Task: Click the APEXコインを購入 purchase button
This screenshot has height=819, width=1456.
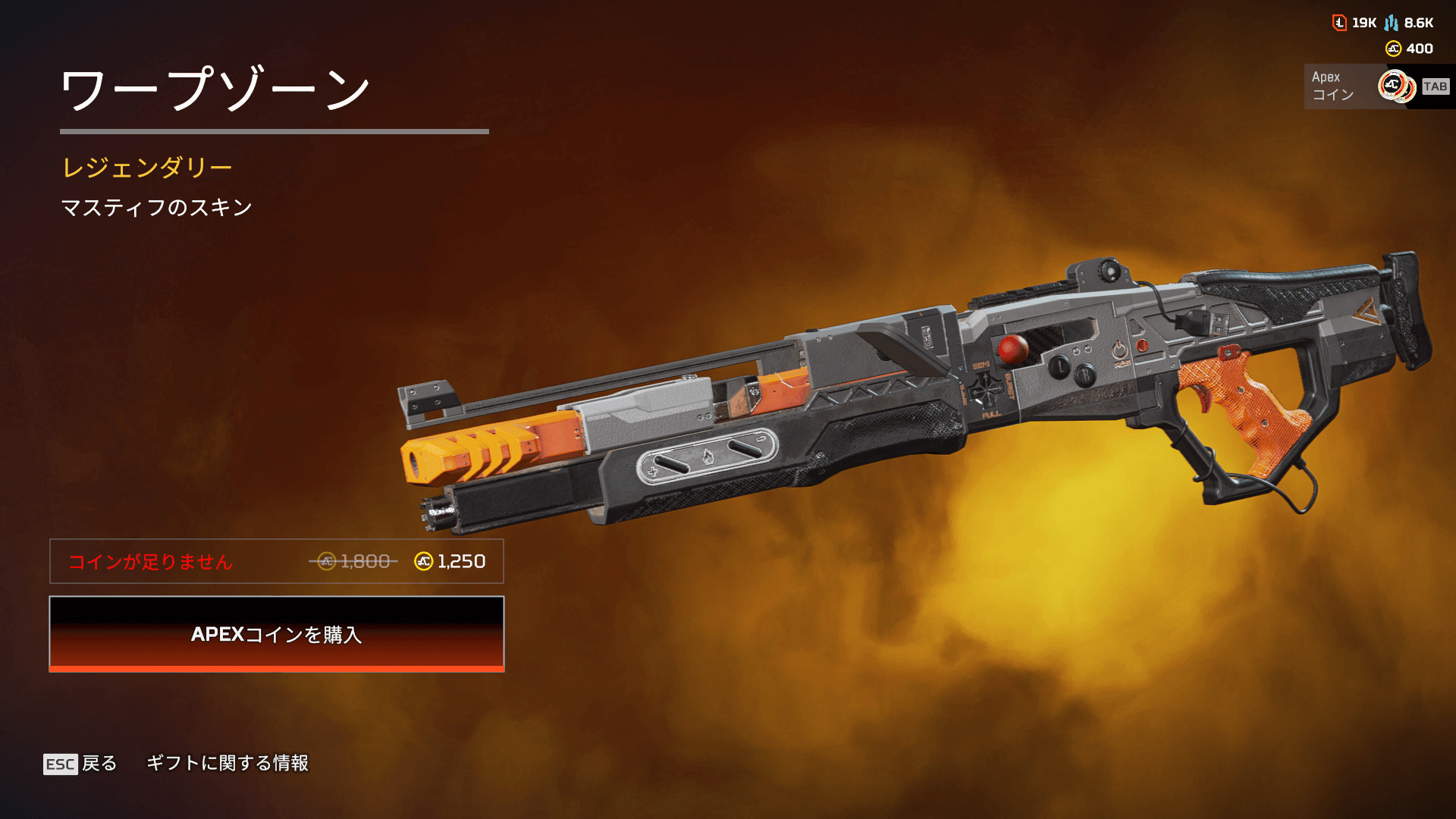Action: pyautogui.click(x=277, y=634)
